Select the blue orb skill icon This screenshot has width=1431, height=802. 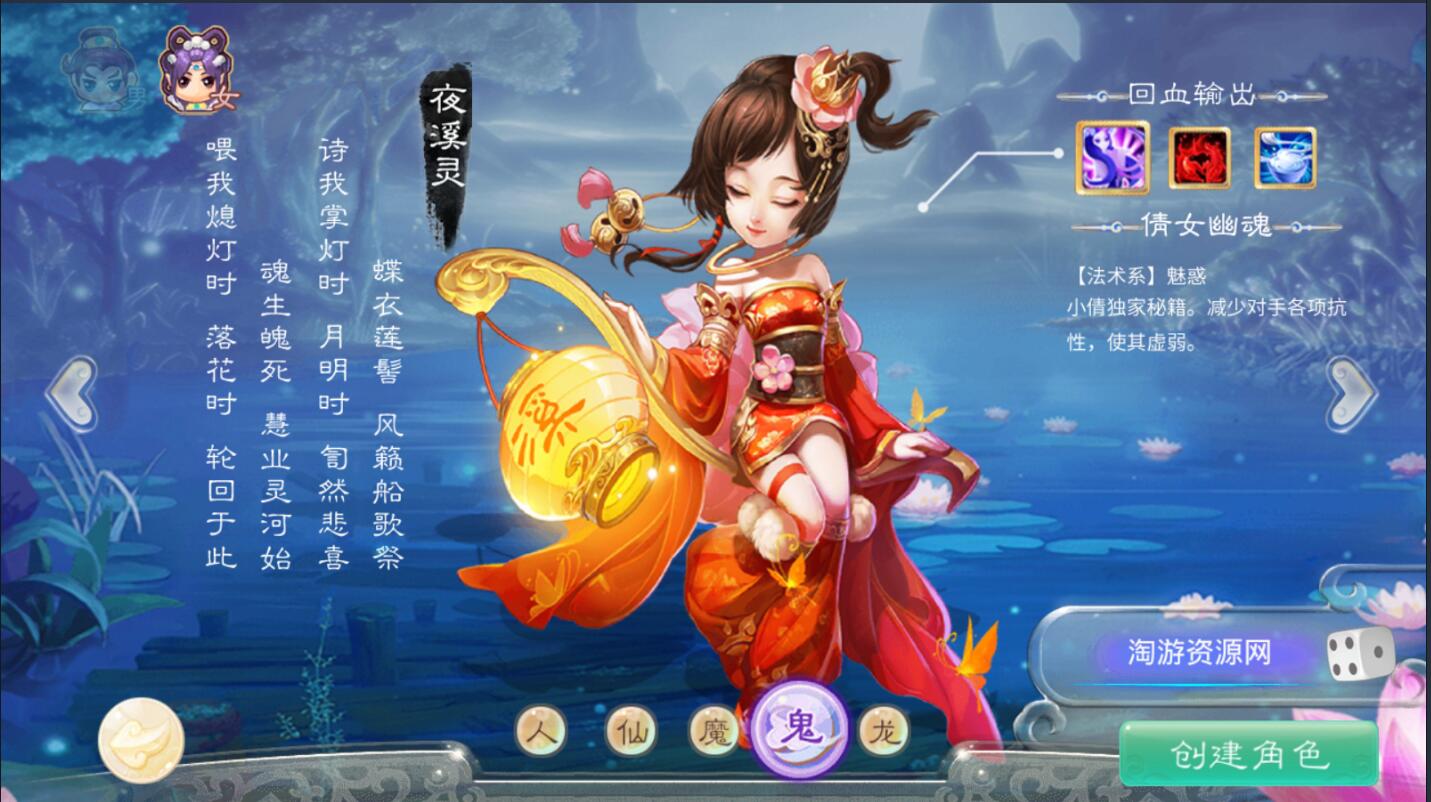coord(1285,157)
